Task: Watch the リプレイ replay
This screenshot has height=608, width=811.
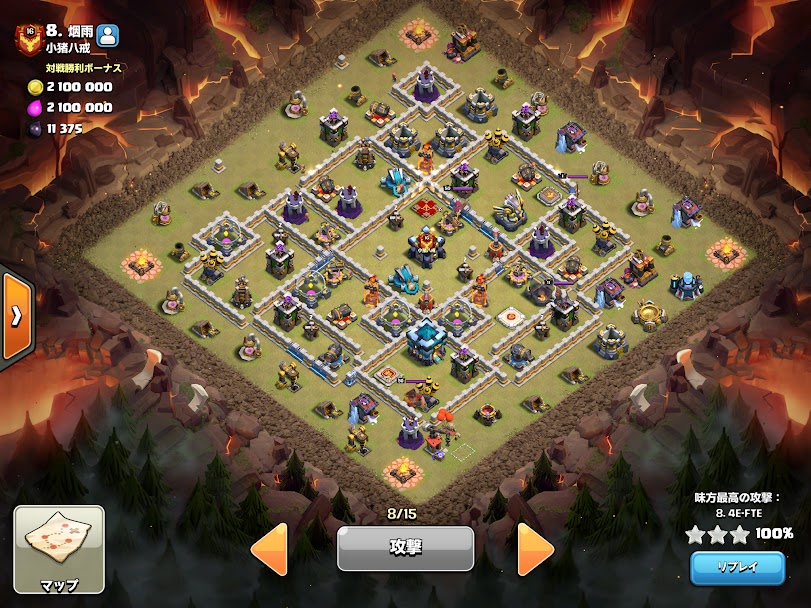Action: point(737,567)
